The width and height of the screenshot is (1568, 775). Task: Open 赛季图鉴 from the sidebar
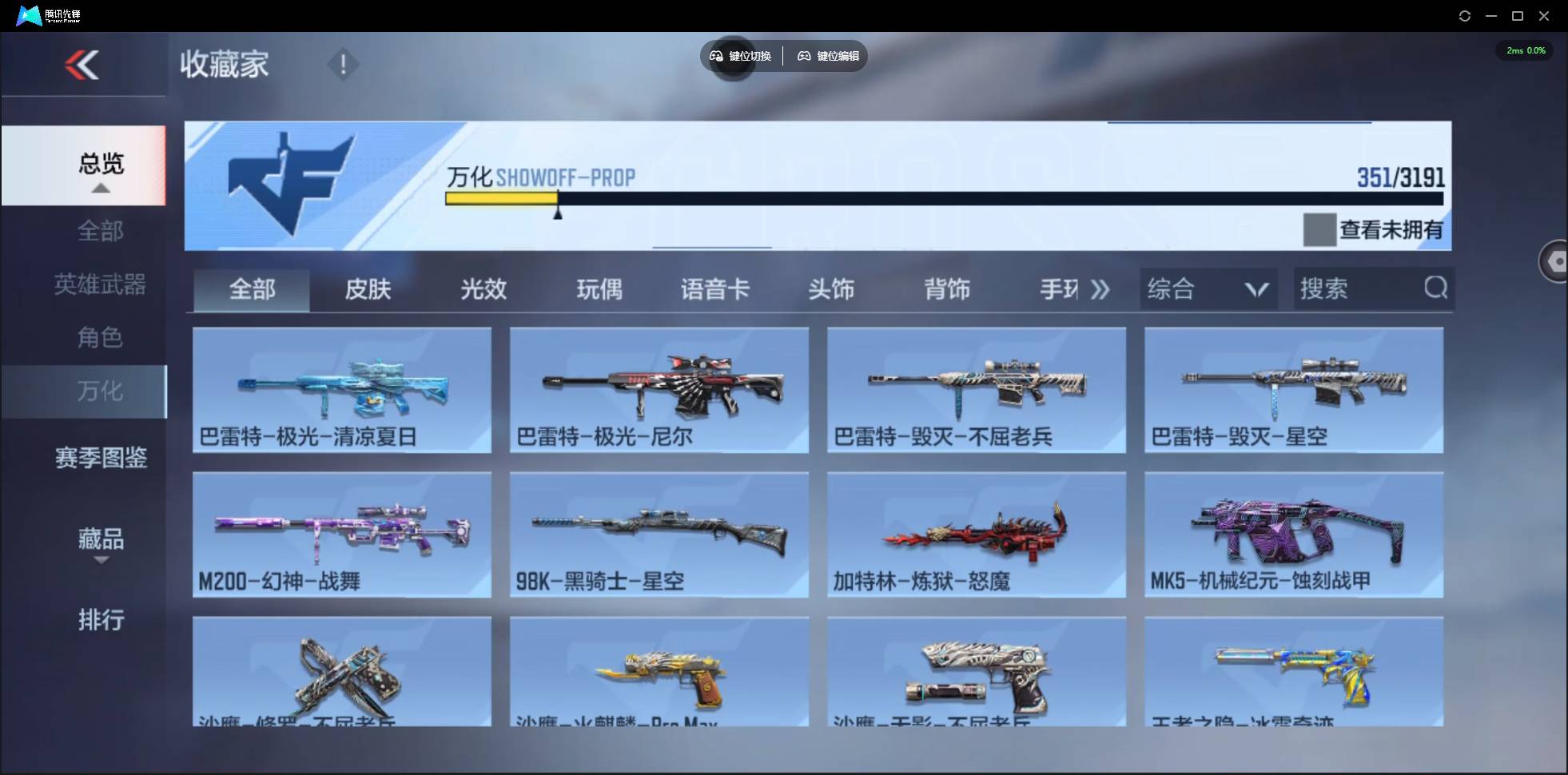pos(100,457)
